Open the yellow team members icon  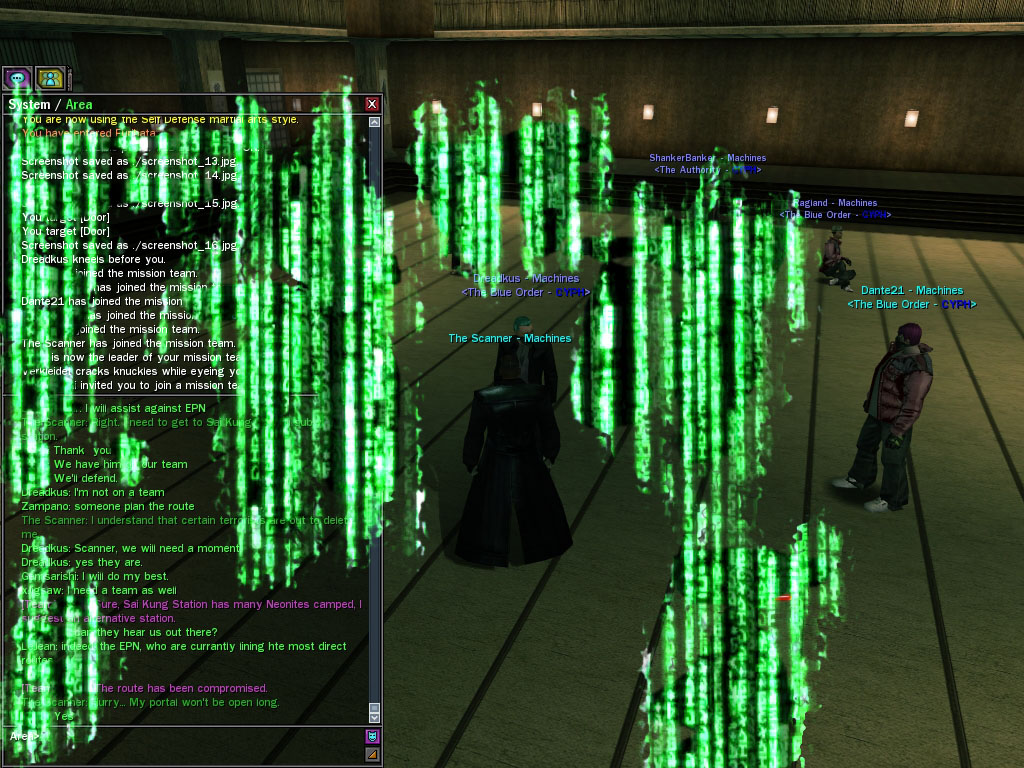[x=50, y=78]
